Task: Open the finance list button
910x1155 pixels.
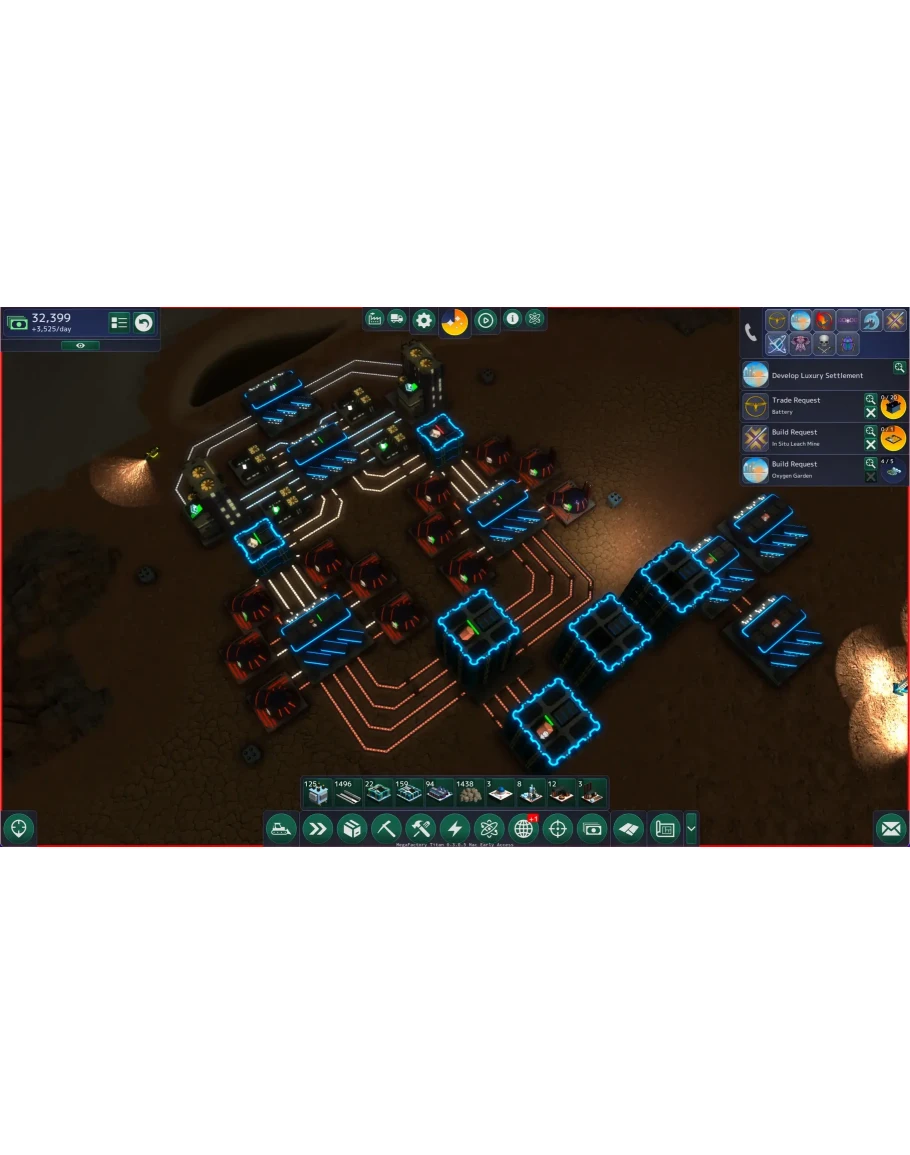Action: (120, 322)
